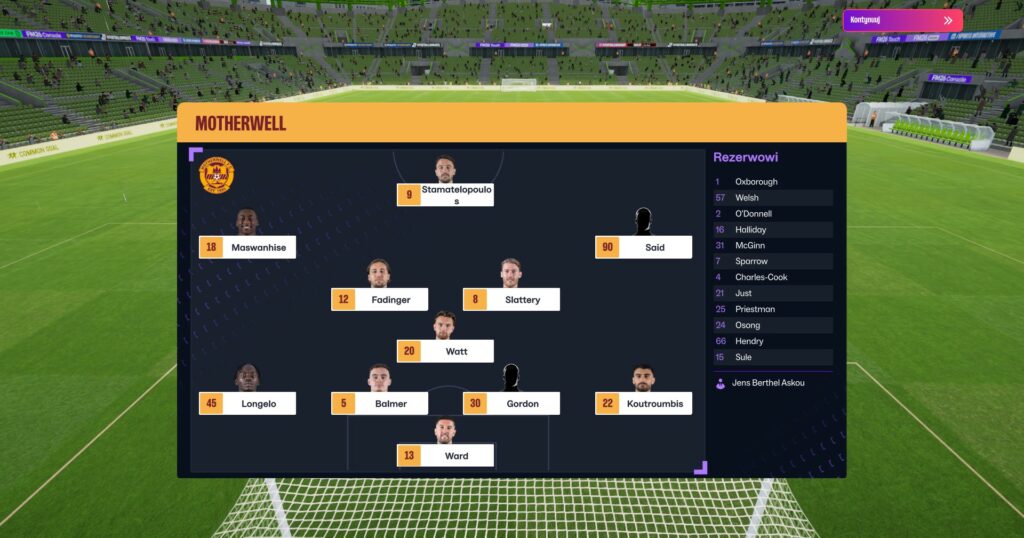
Task: Select reserve Oxborough from the list
Action: coord(772,182)
